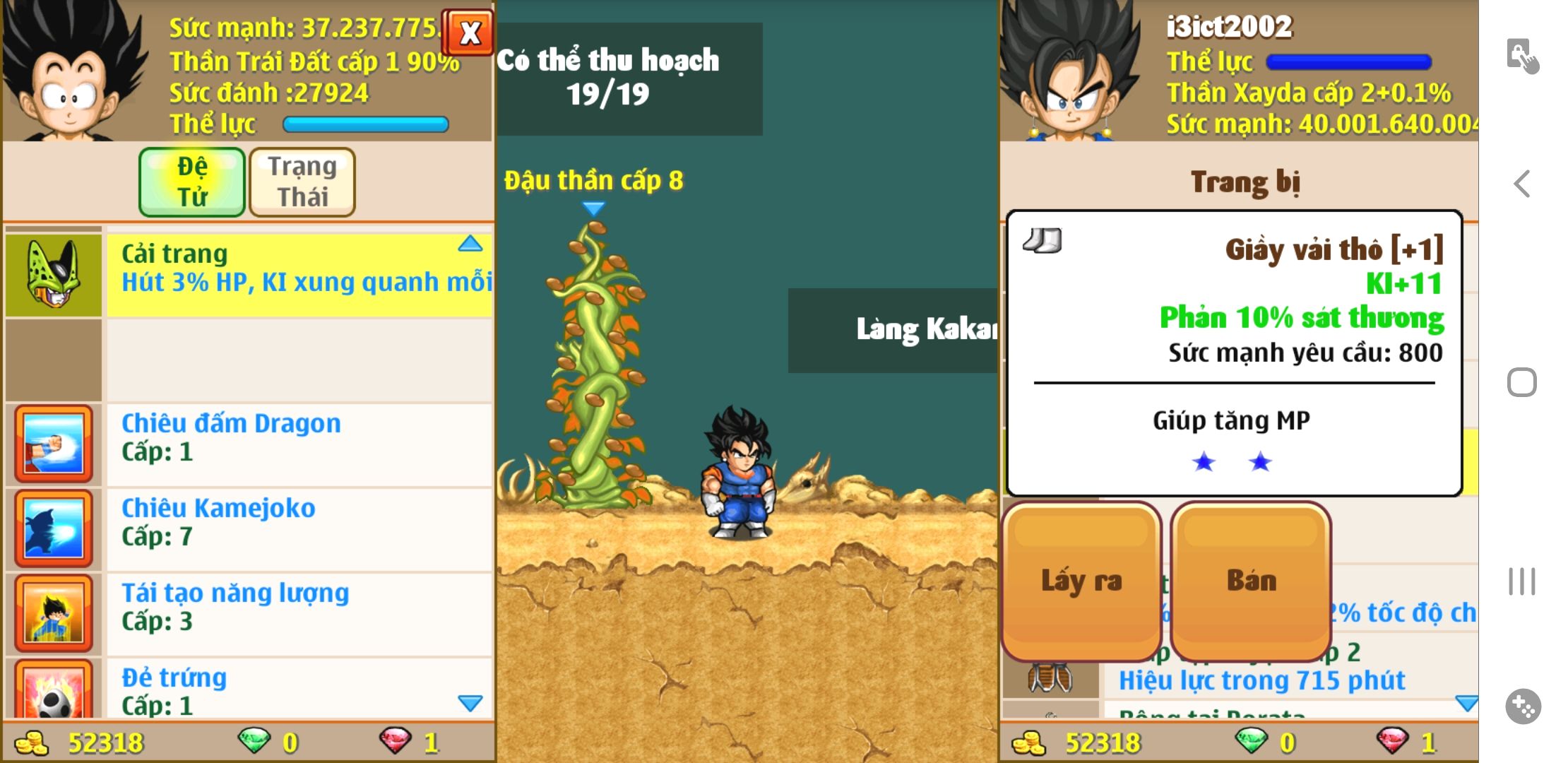Select the Đẻ trứng skill row

pos(298,690)
